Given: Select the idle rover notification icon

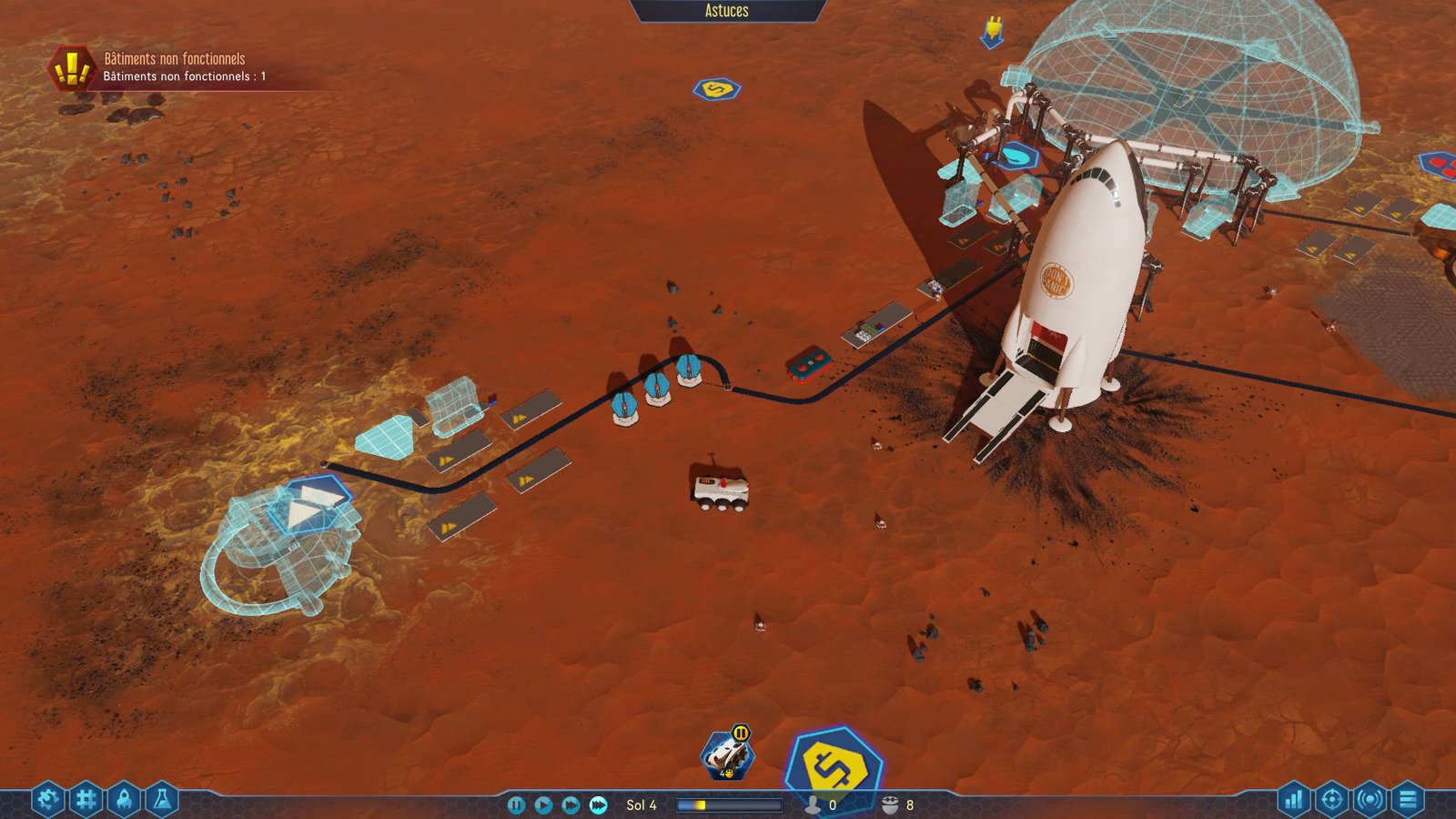Looking at the screenshot, I should [726, 755].
